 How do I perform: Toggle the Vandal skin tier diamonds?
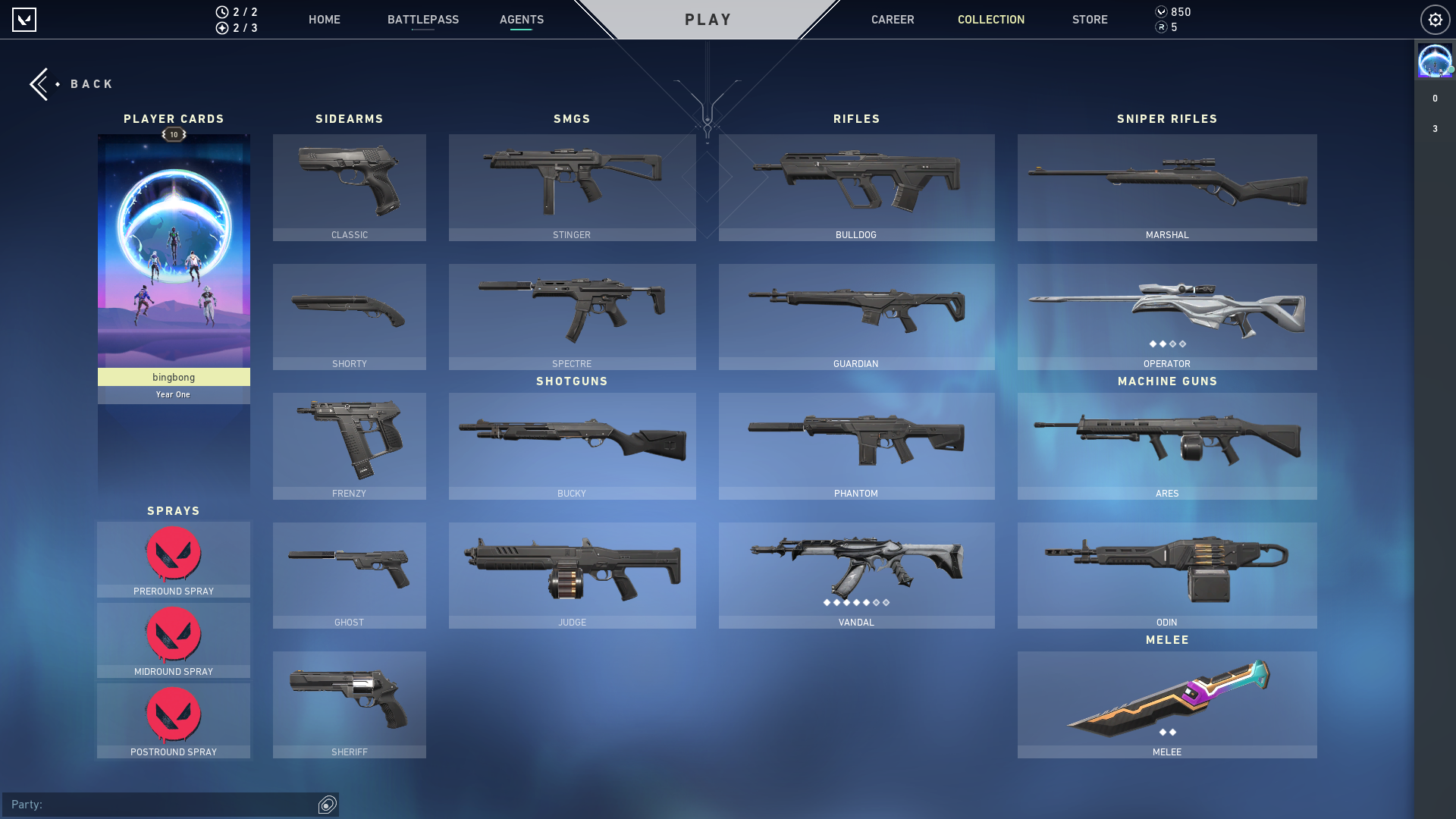pyautogui.click(x=855, y=603)
